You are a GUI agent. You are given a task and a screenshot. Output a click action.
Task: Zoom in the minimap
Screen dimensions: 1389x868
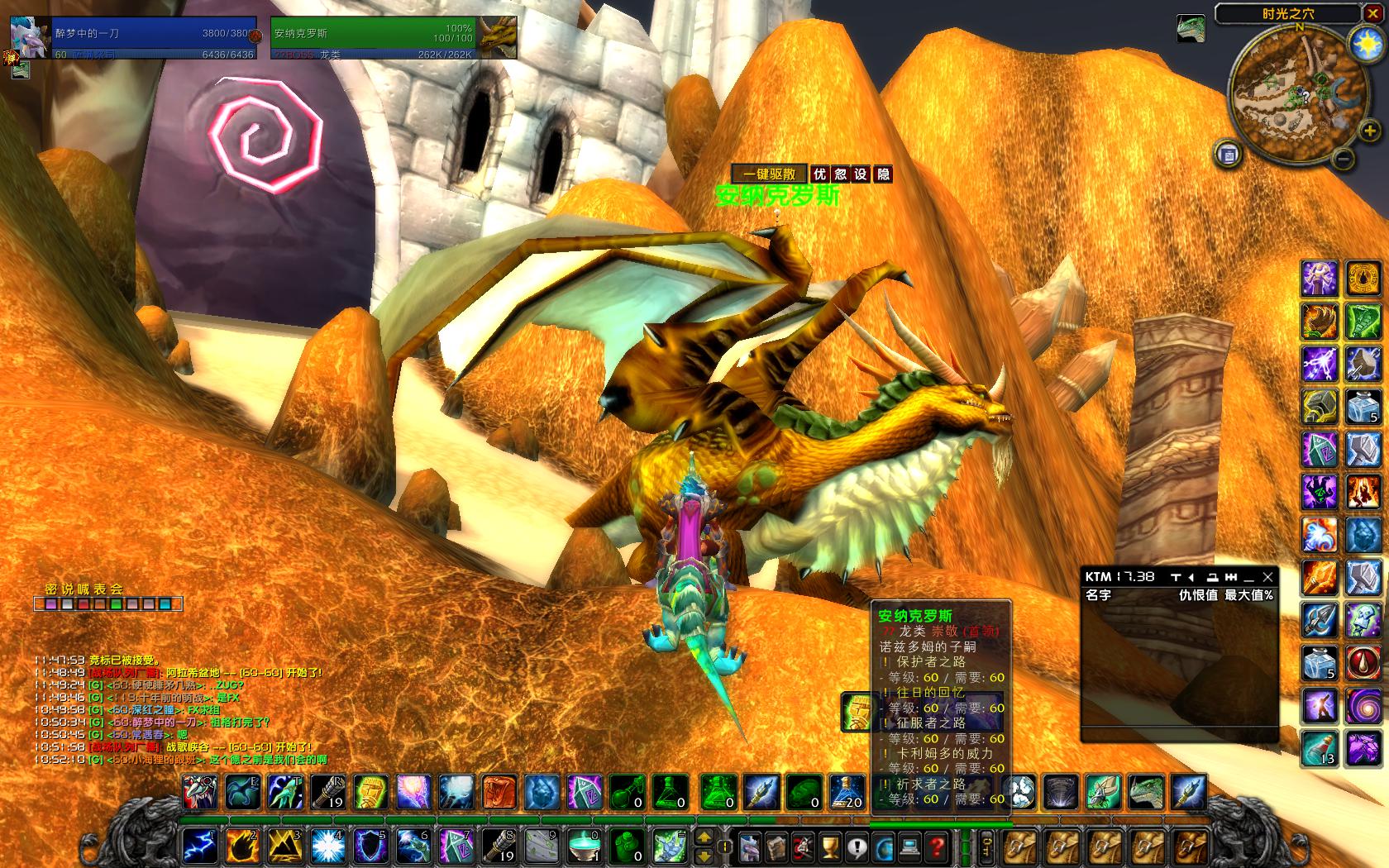1369,130
